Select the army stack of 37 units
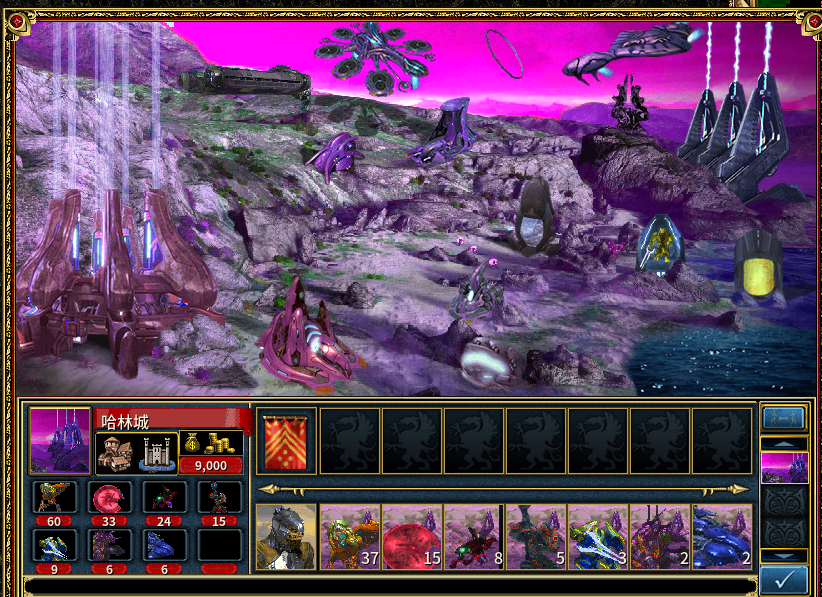Viewport: 822px width, 597px height. [x=349, y=536]
